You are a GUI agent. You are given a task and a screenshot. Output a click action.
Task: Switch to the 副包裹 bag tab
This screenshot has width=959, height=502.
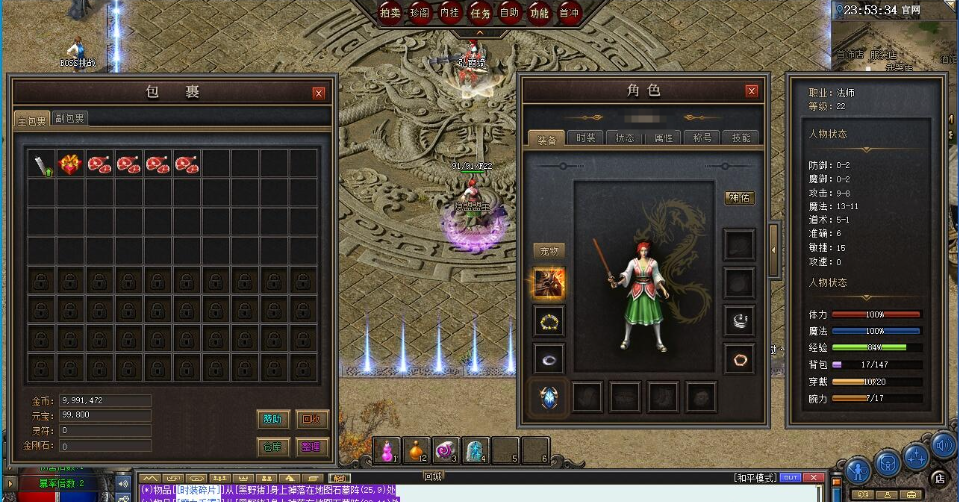tap(70, 119)
